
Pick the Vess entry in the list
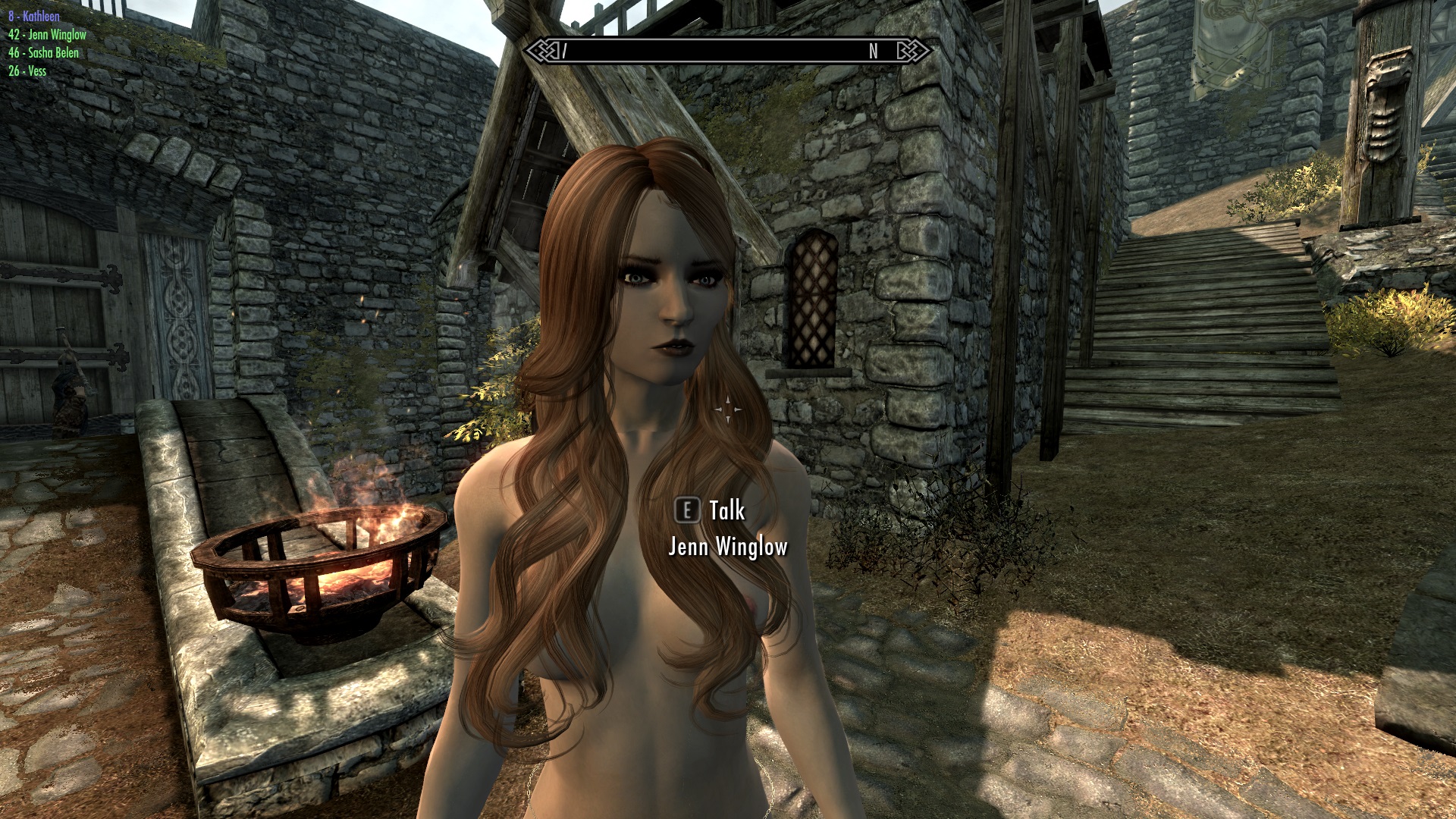[27, 71]
